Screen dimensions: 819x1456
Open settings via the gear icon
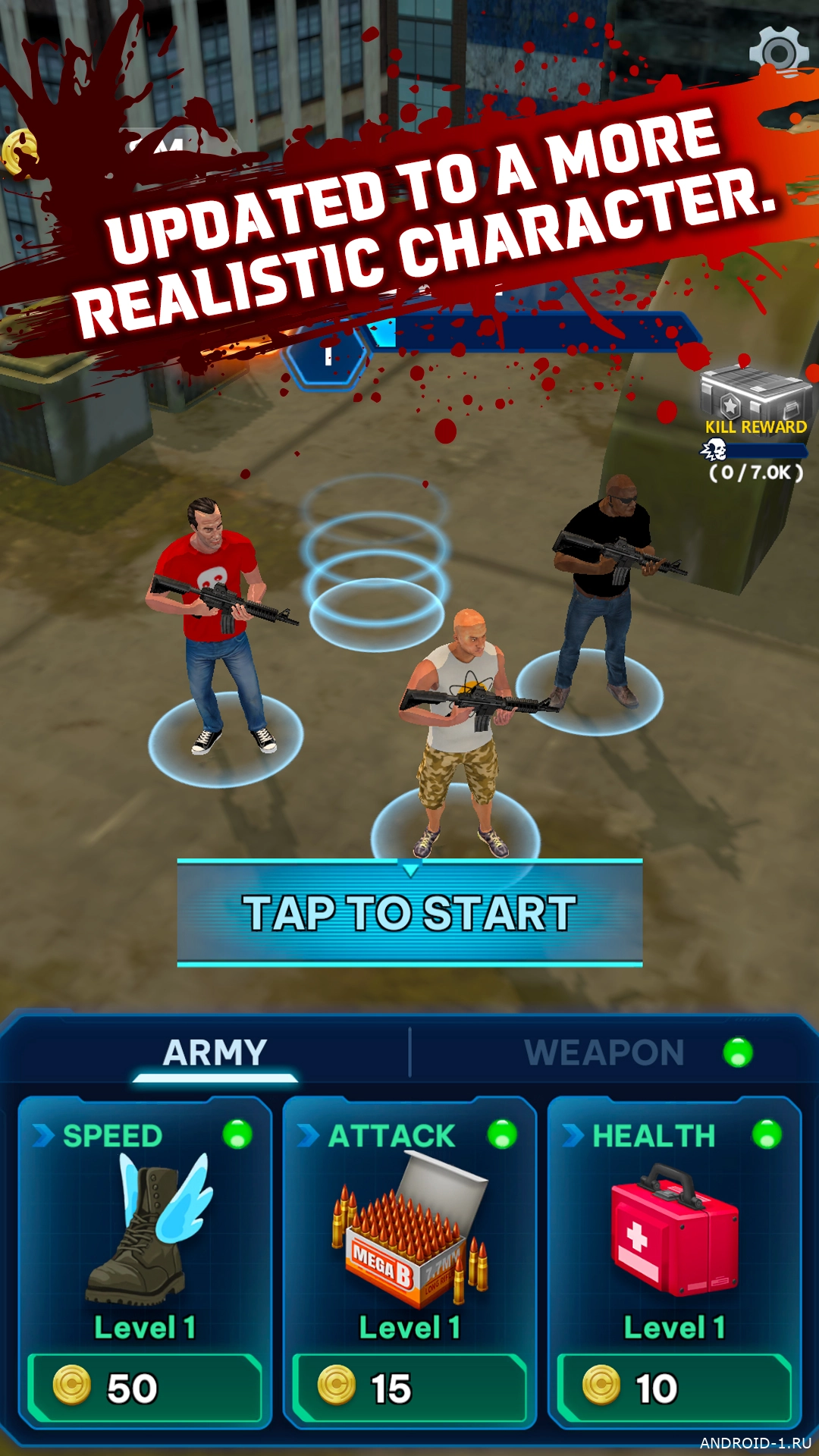[778, 52]
